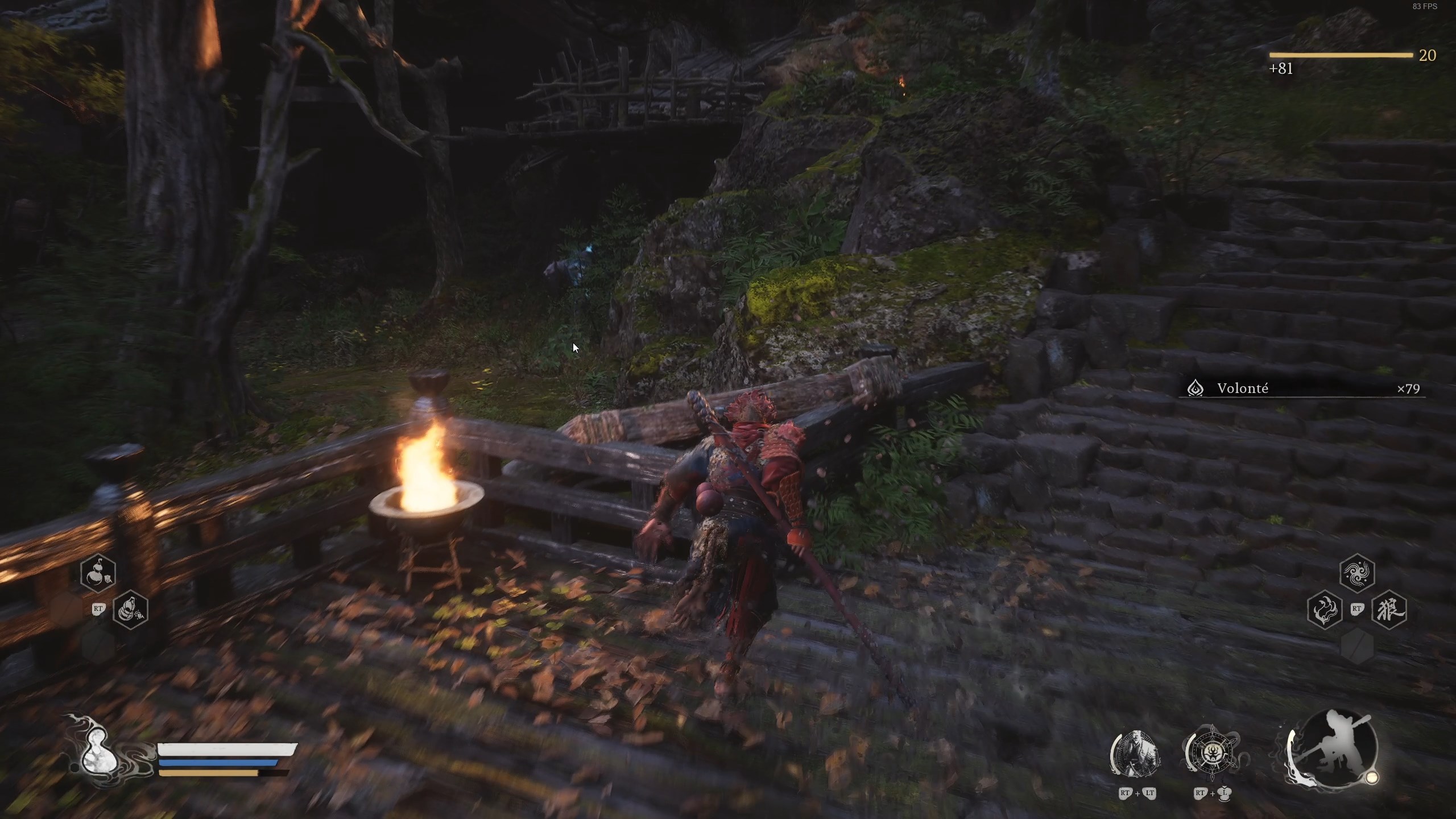Select the medicine bottle consumable hexagon icon
The image size is (1456, 819).
(x=100, y=573)
